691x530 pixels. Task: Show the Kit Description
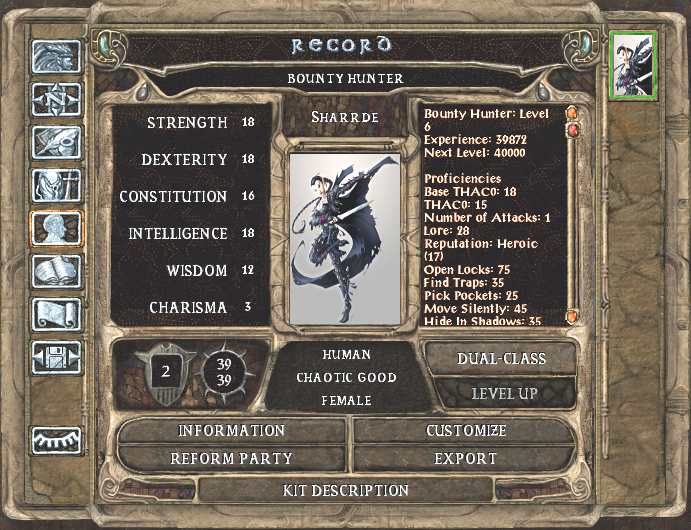[345, 491]
